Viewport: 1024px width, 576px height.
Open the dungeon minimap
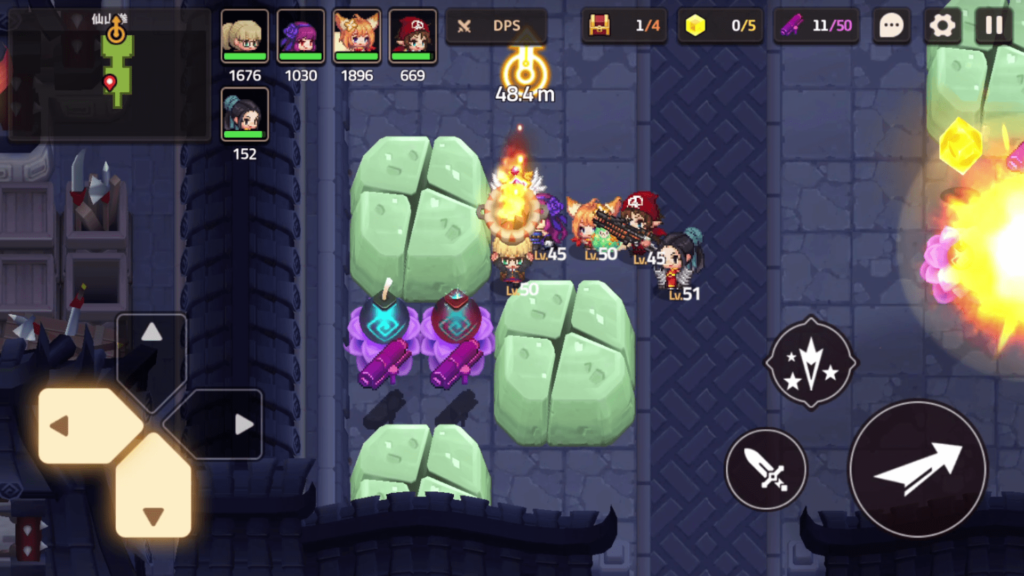tap(110, 74)
